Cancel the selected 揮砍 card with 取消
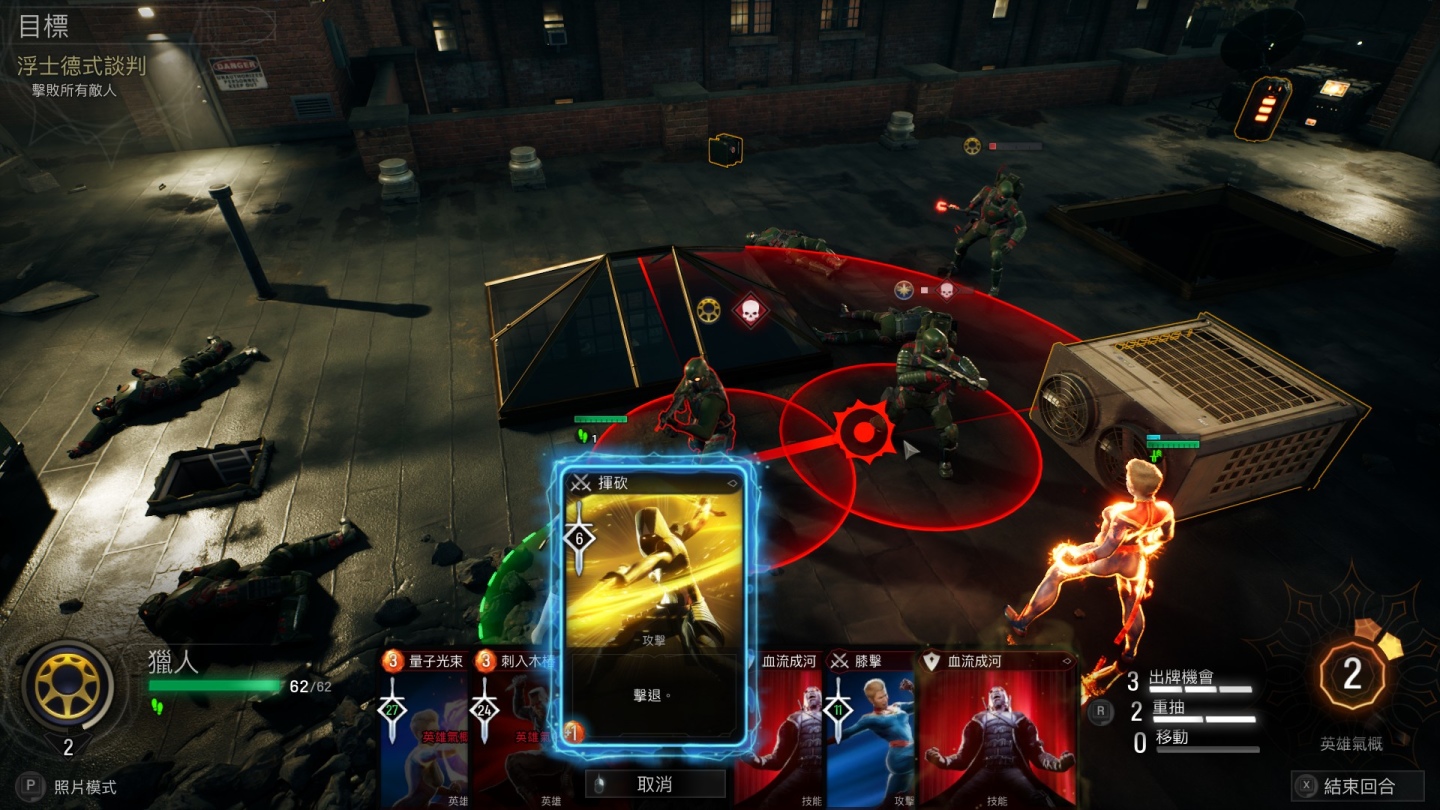Image resolution: width=1440 pixels, height=810 pixels. 655,784
